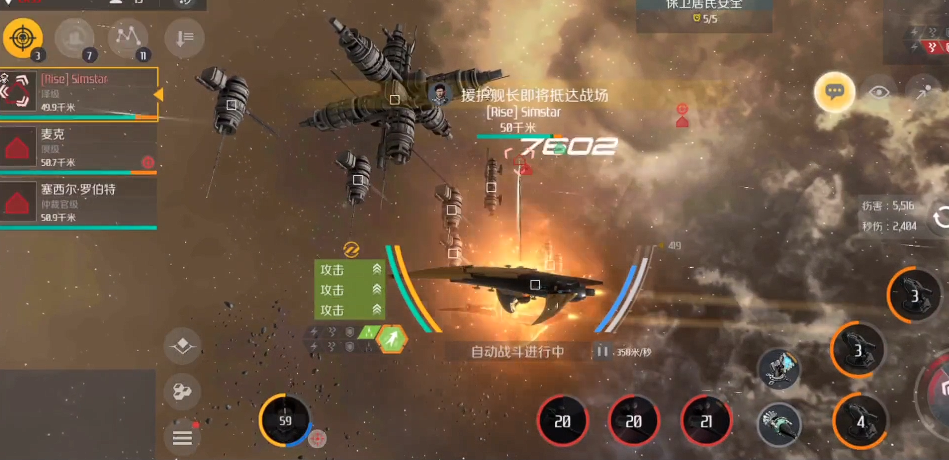Click the red target lock icon

pos(682,114)
